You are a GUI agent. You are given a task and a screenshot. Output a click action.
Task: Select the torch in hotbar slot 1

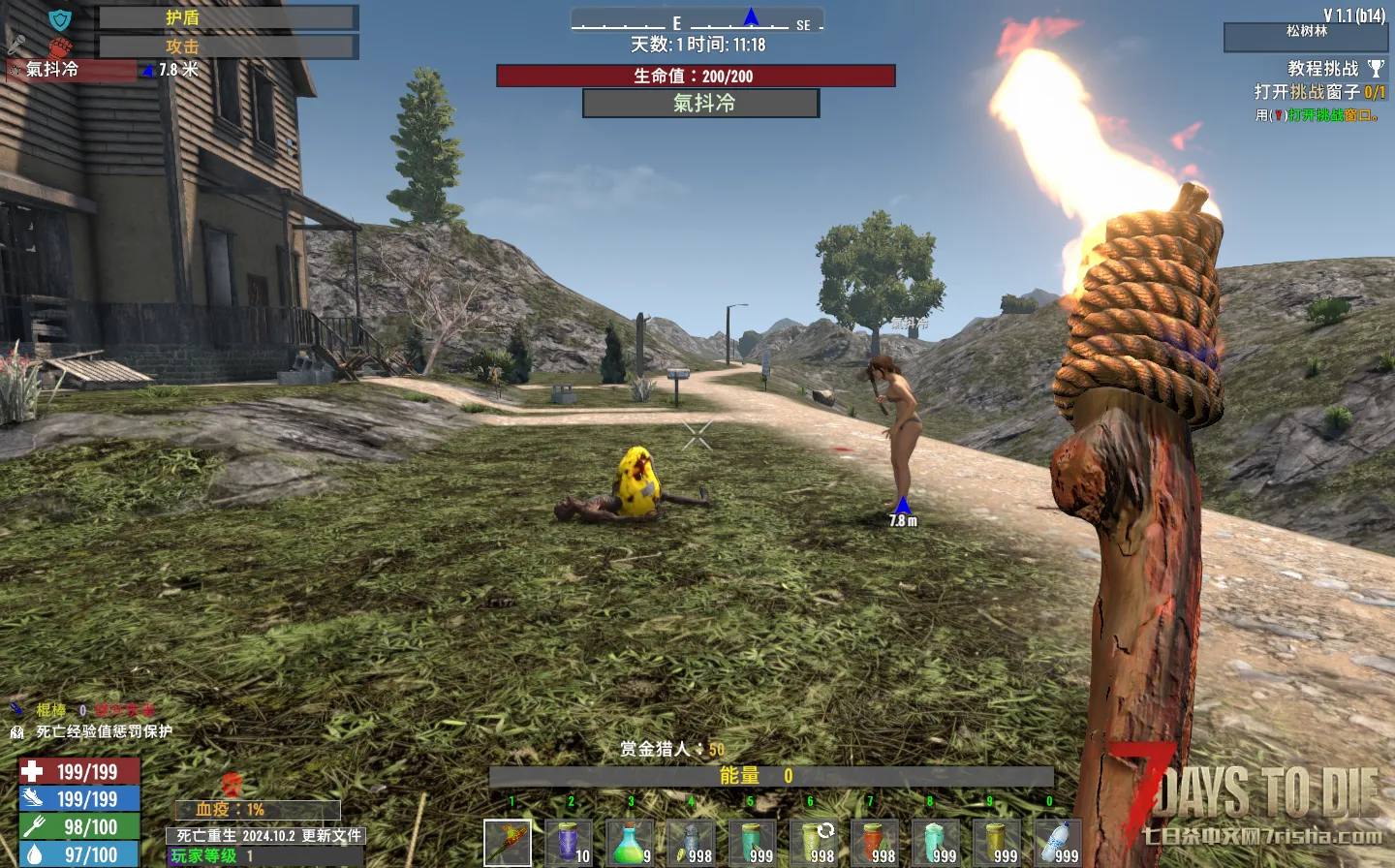(508, 843)
